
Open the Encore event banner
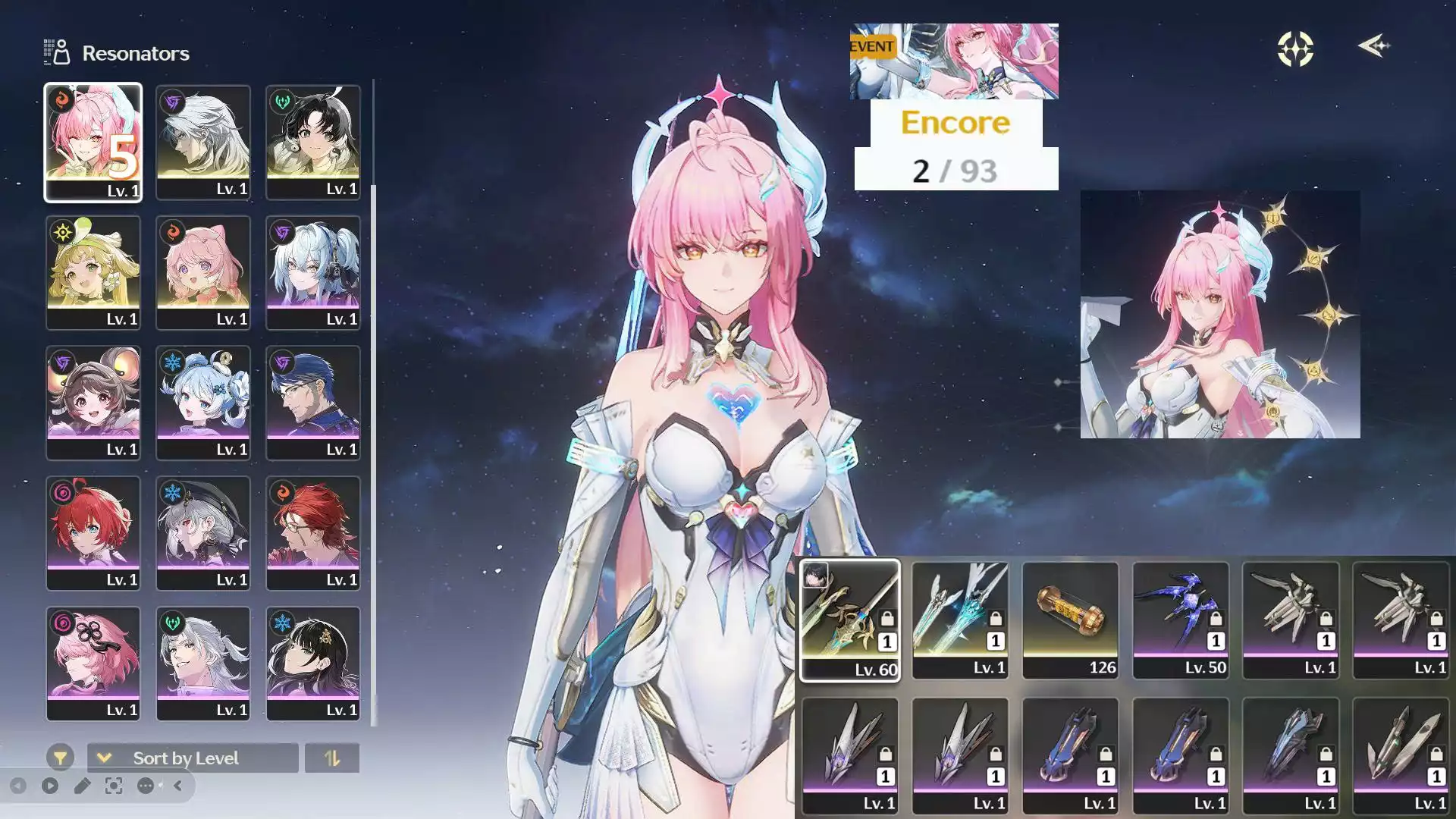(x=954, y=61)
